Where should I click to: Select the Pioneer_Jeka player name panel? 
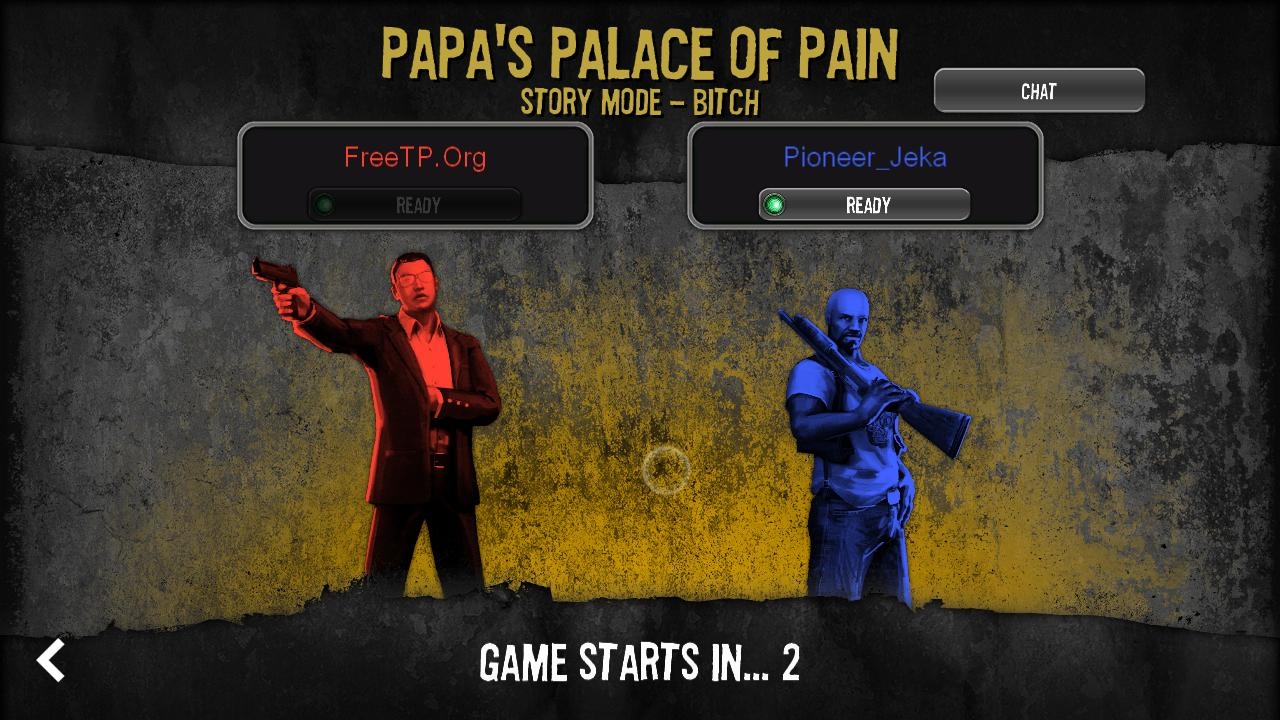[865, 157]
